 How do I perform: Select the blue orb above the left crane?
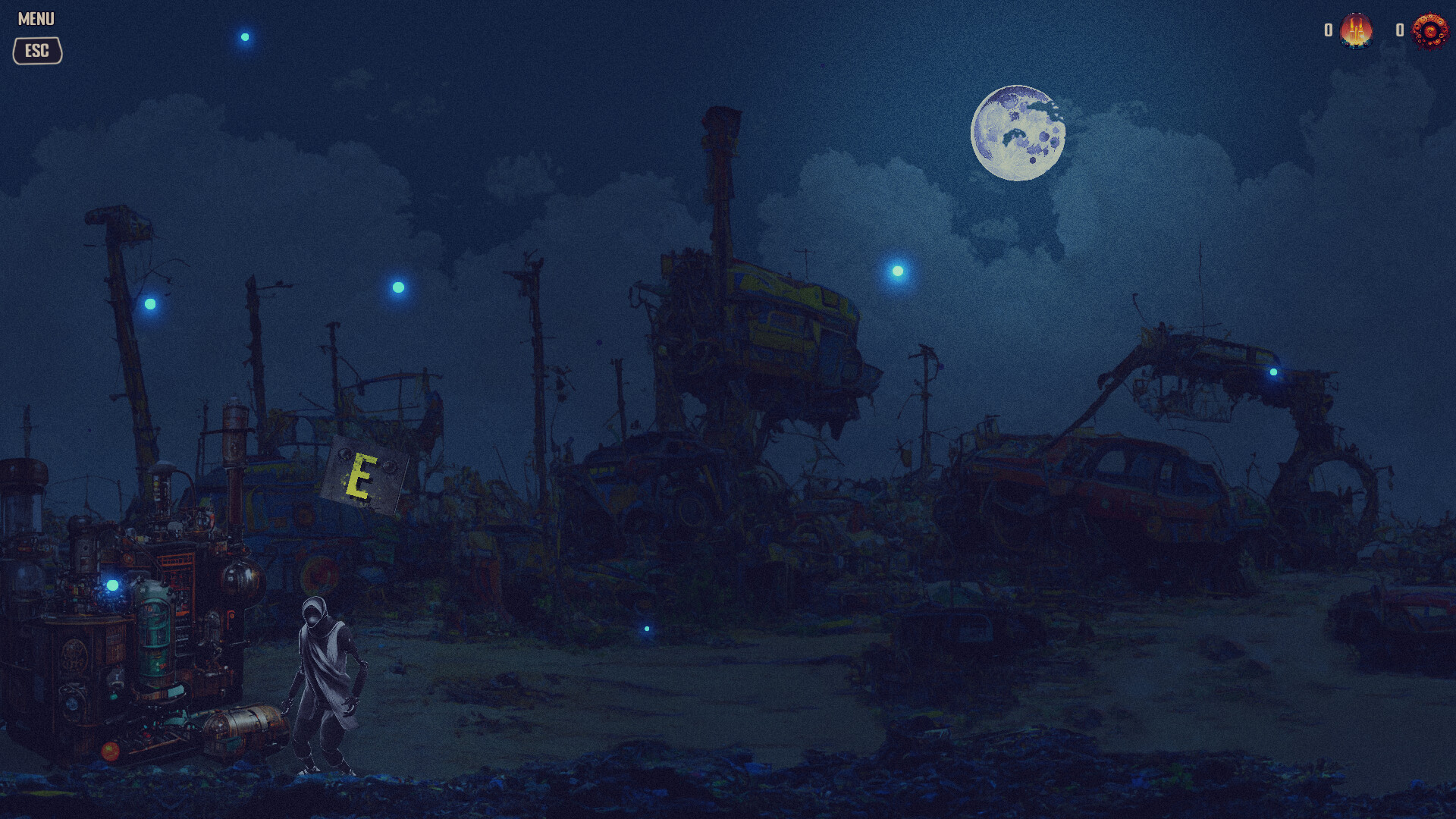(x=152, y=303)
